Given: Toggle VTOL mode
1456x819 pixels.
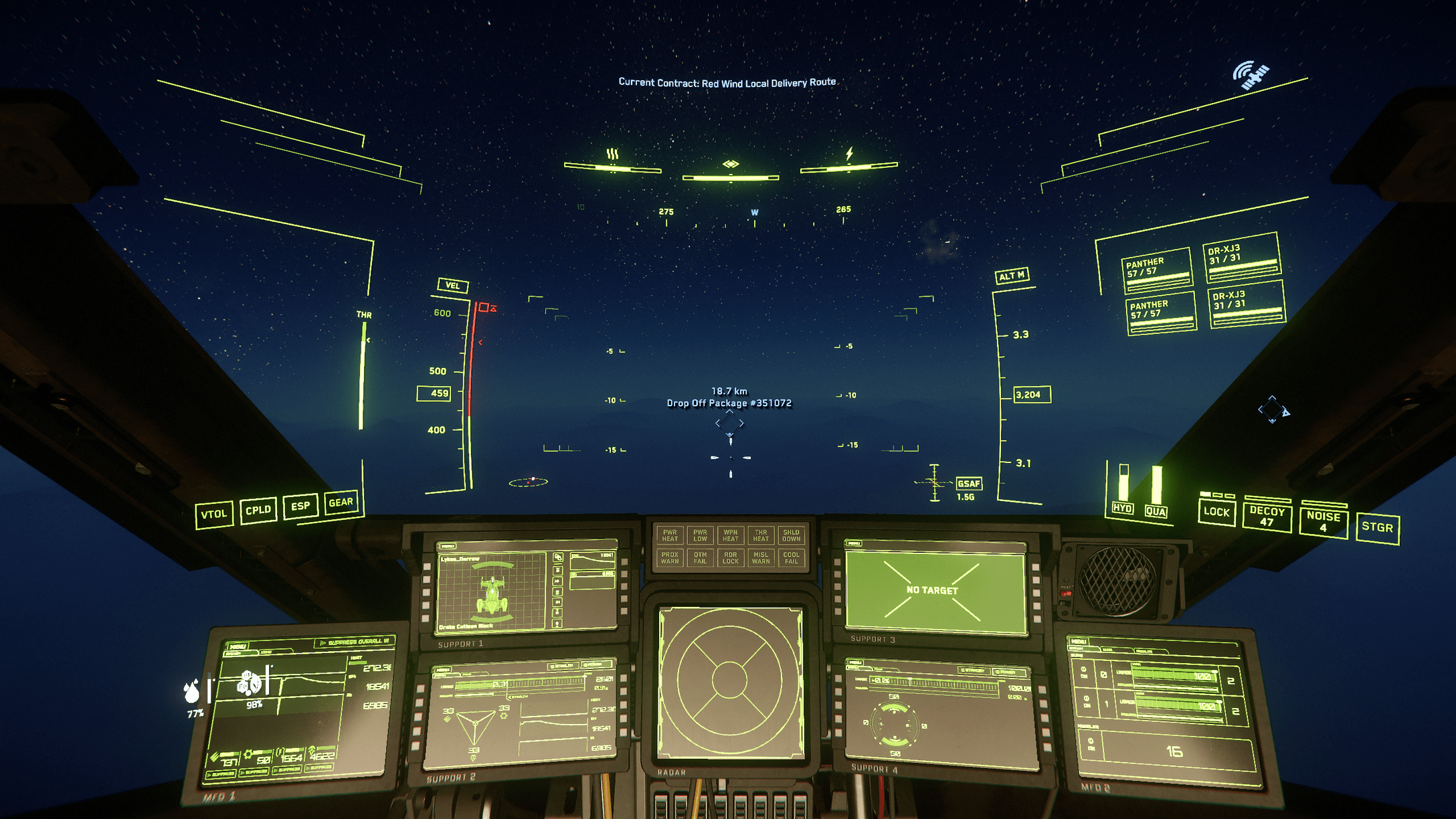Looking at the screenshot, I should pos(214,515).
